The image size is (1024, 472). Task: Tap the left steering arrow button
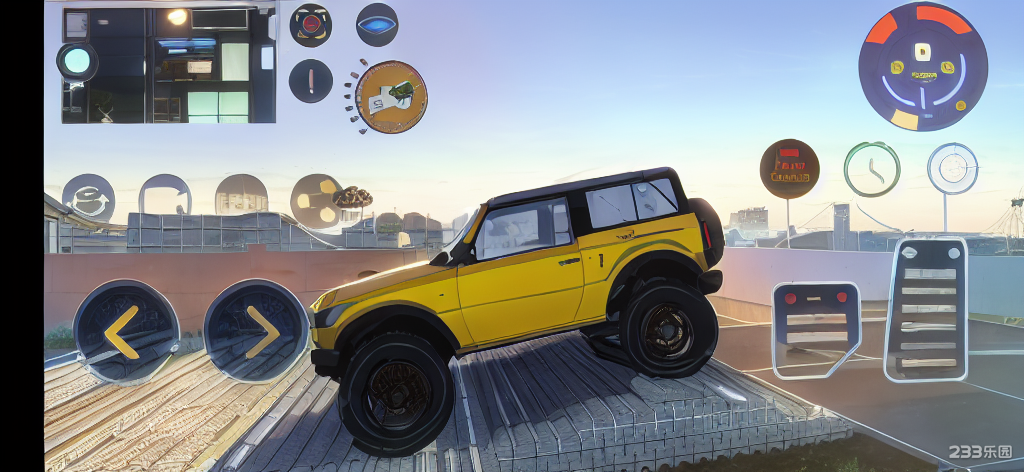point(125,331)
